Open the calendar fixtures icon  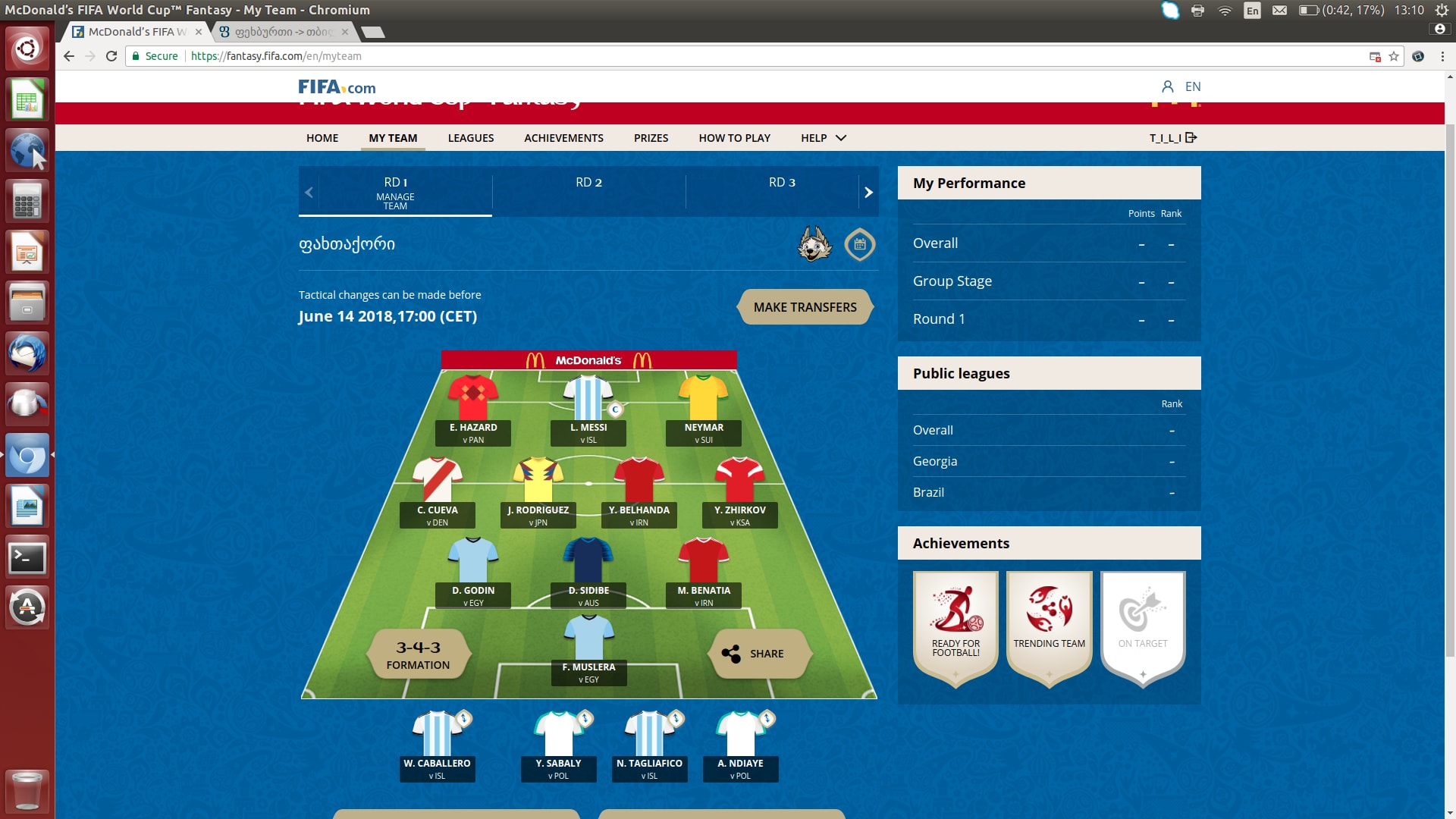pyautogui.click(x=860, y=244)
